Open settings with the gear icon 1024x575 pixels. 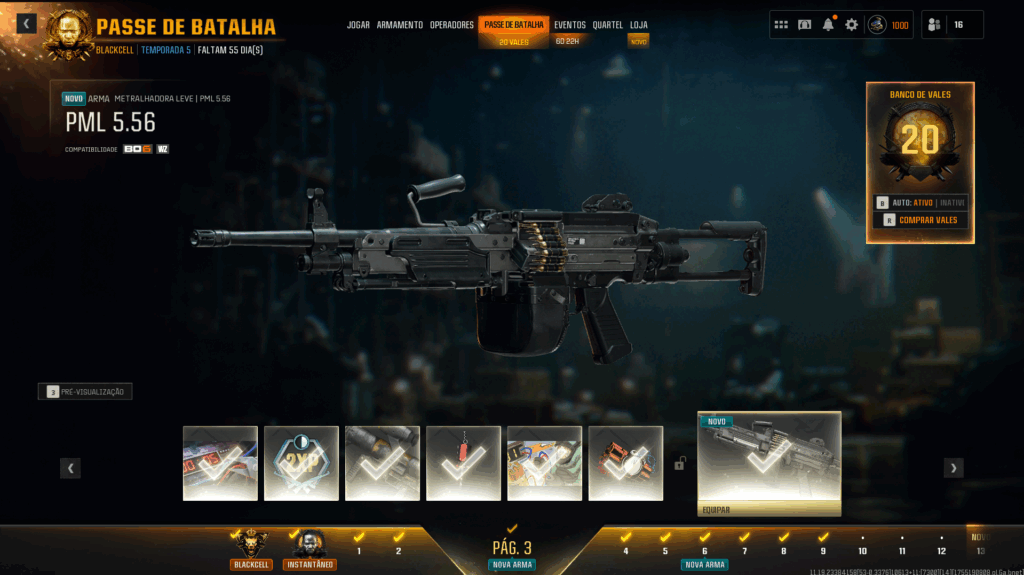[852, 25]
